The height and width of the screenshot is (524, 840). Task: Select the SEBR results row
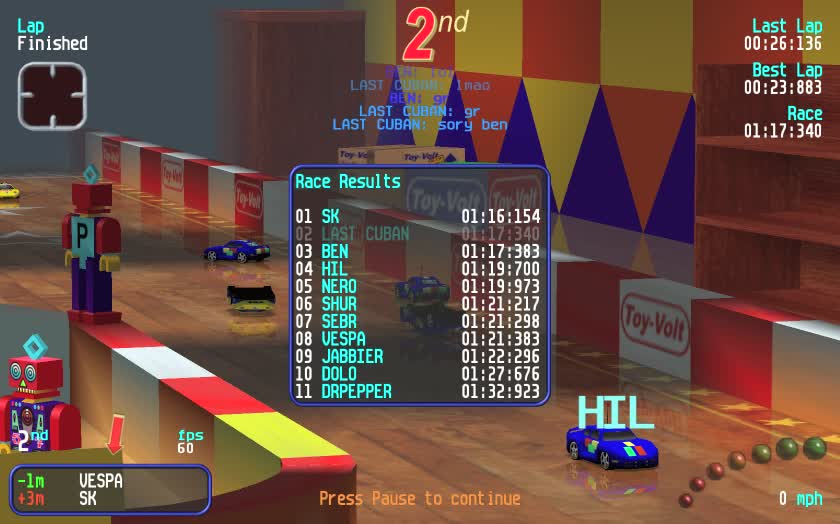click(x=418, y=321)
